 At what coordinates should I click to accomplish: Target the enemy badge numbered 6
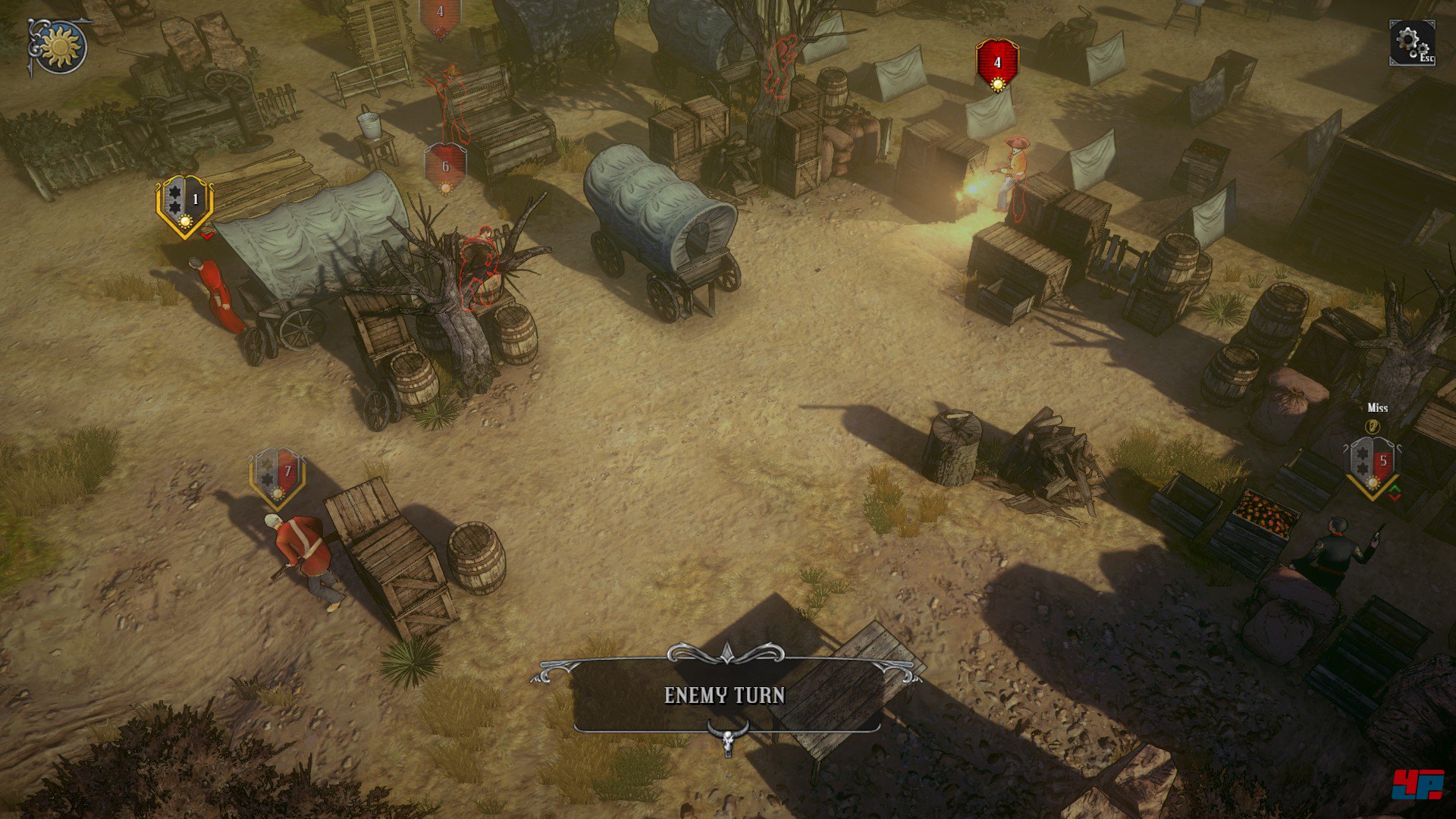[x=445, y=168]
